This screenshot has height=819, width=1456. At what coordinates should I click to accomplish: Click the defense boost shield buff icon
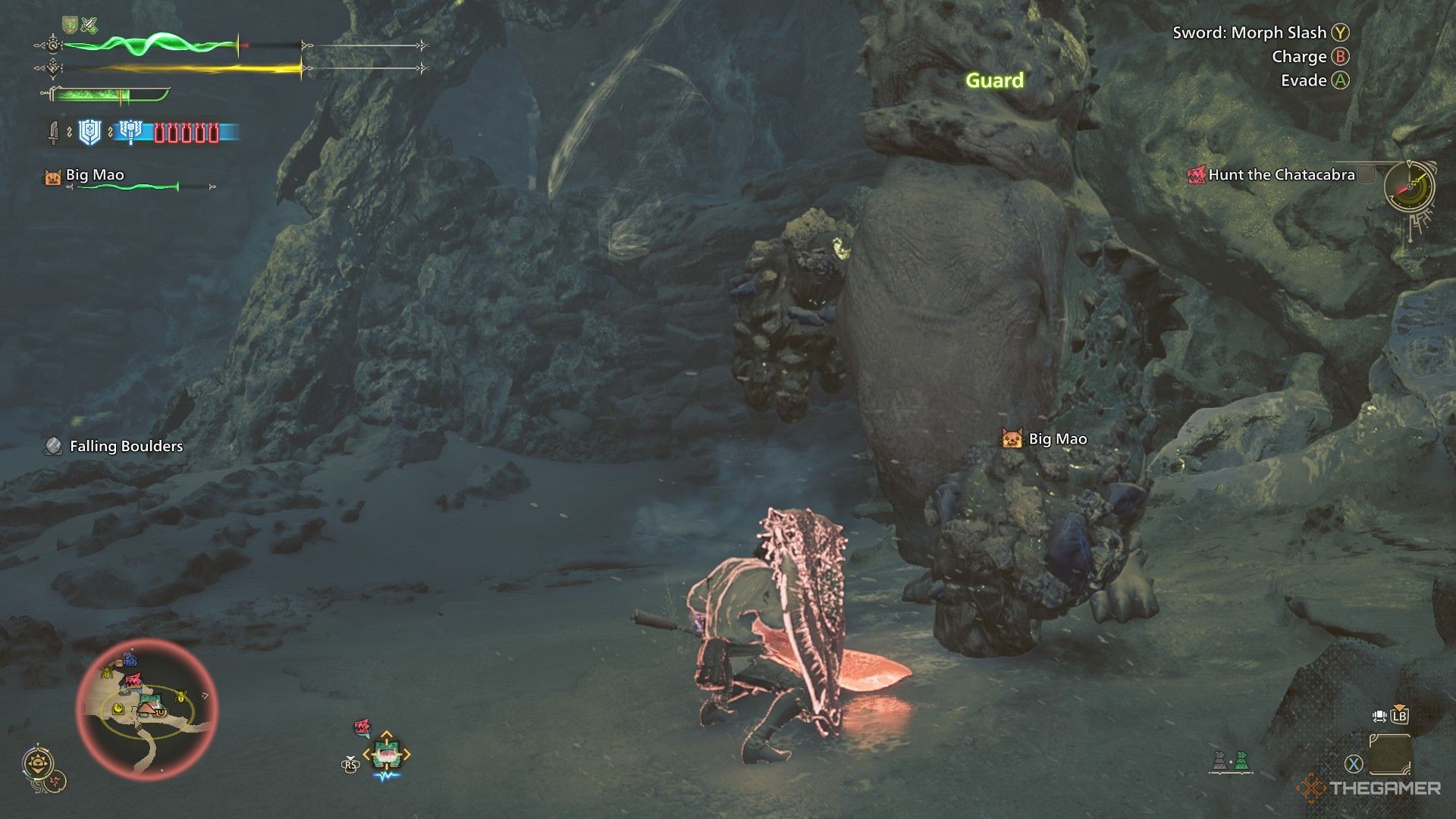coord(69,24)
